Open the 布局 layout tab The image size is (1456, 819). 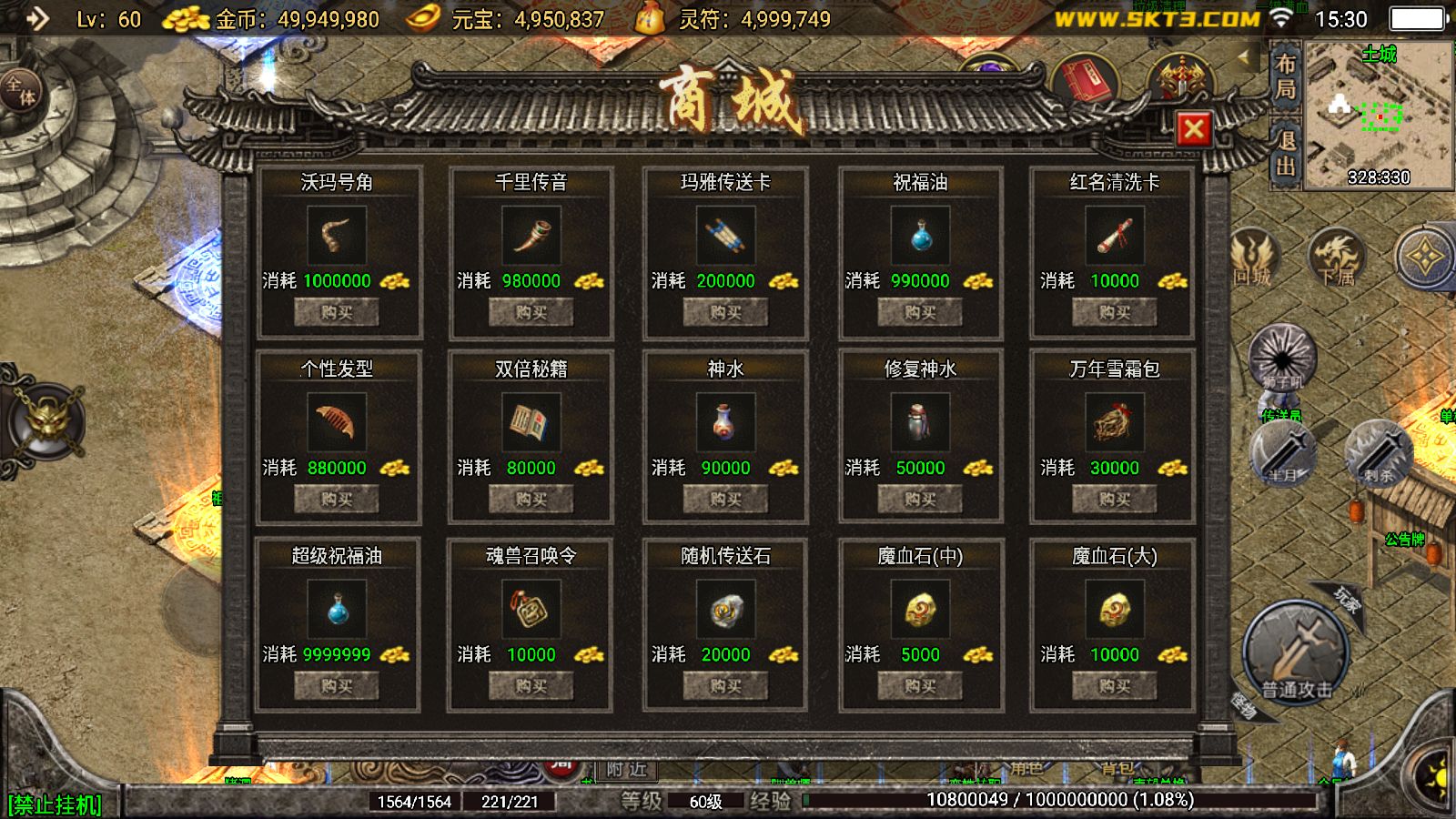pos(1285,76)
